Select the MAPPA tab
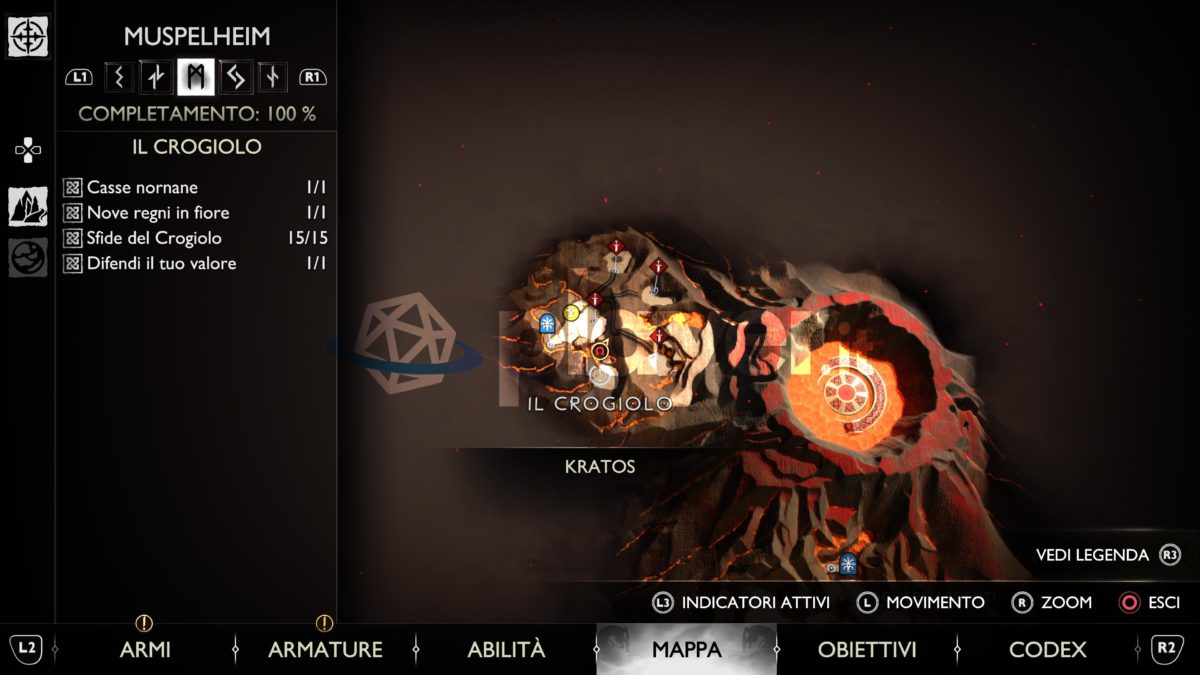1200x675 pixels. [686, 649]
